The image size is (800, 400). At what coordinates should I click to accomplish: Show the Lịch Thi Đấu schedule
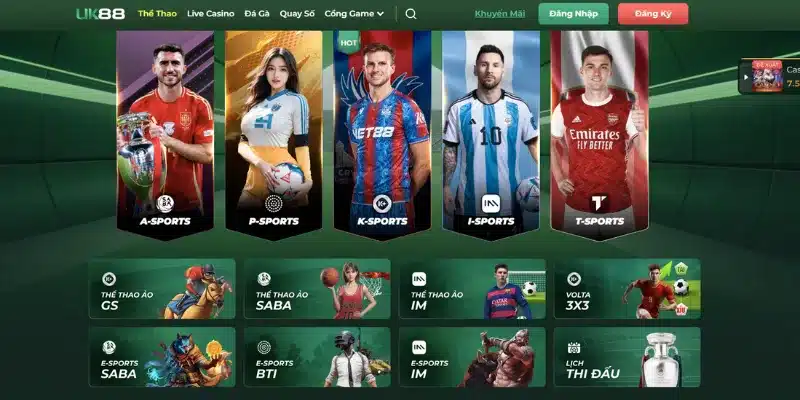(627, 357)
